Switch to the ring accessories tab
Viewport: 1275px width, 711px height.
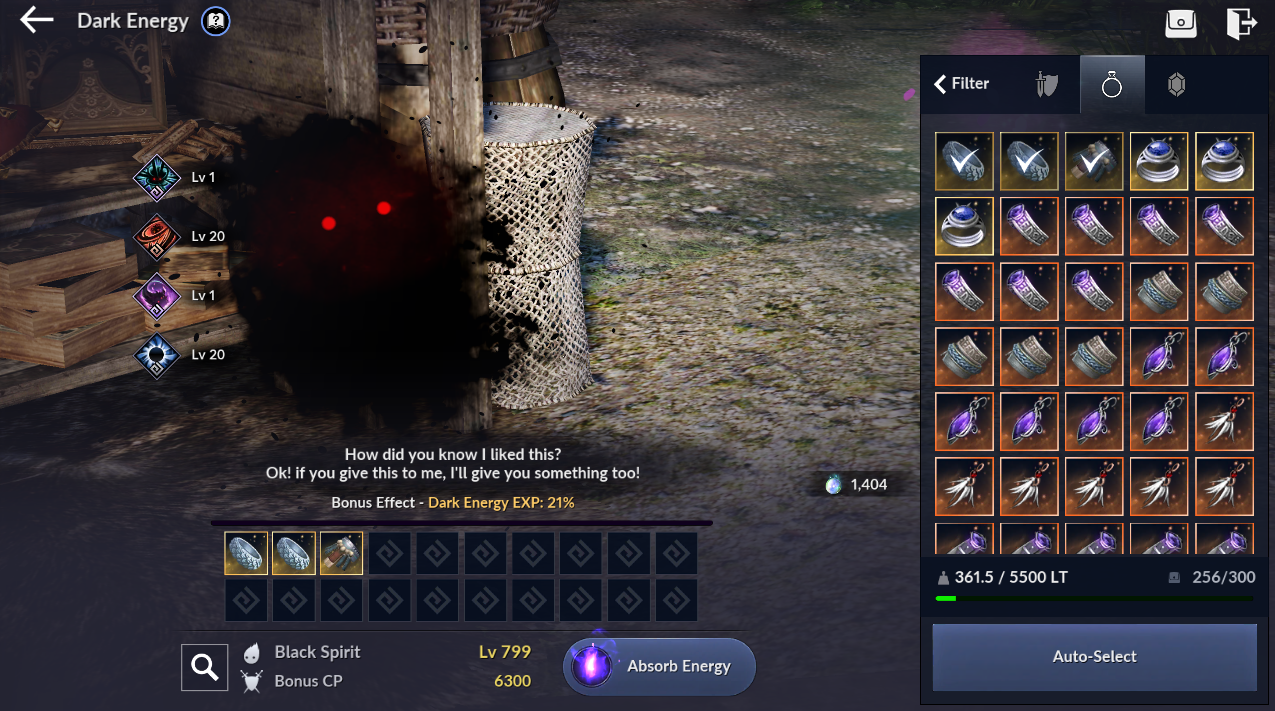(1112, 85)
